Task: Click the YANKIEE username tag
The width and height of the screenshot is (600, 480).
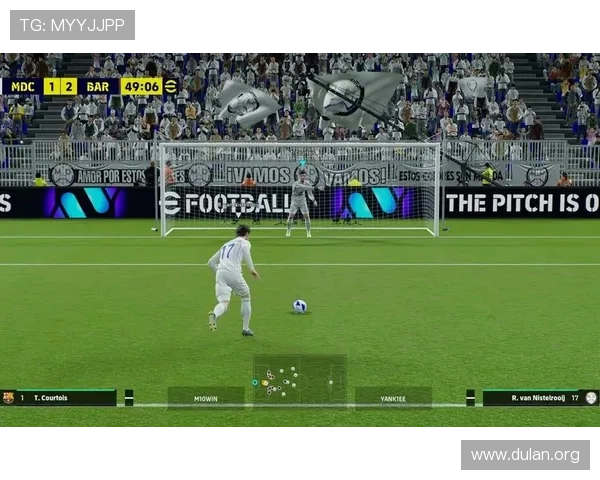Action: click(x=393, y=398)
